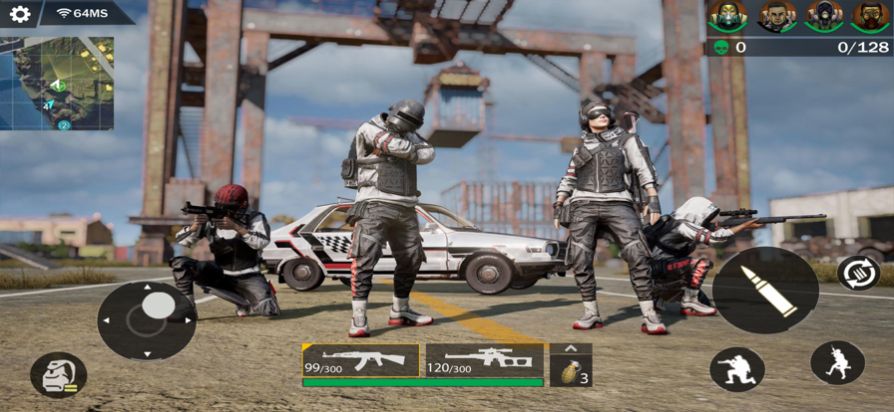
Task: Tap the reload button with circular arrows
Action: (x=858, y=272)
